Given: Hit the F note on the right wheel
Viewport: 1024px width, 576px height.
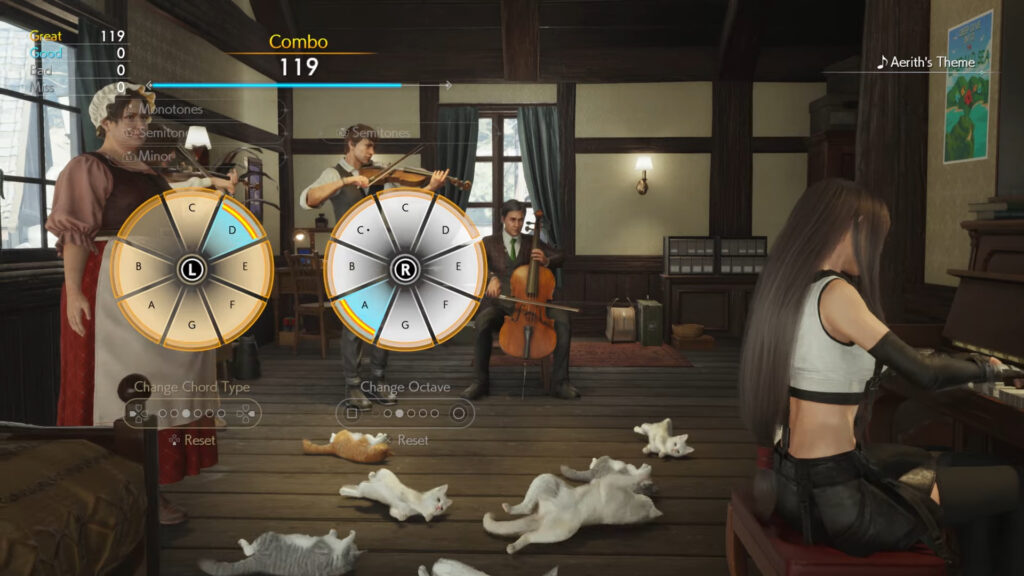Looking at the screenshot, I should click(x=446, y=306).
